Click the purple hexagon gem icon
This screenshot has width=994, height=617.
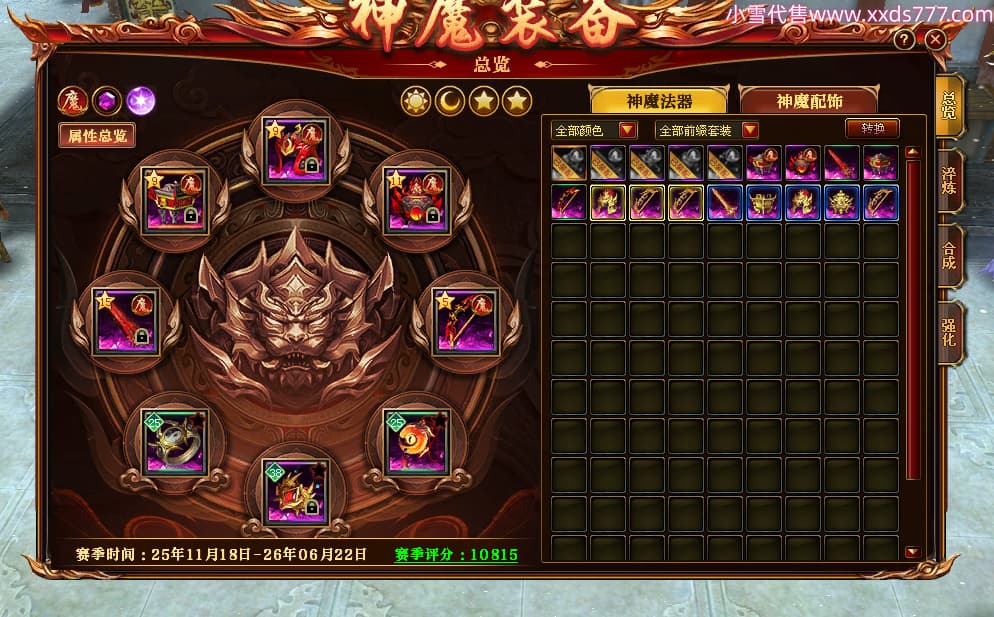click(107, 100)
